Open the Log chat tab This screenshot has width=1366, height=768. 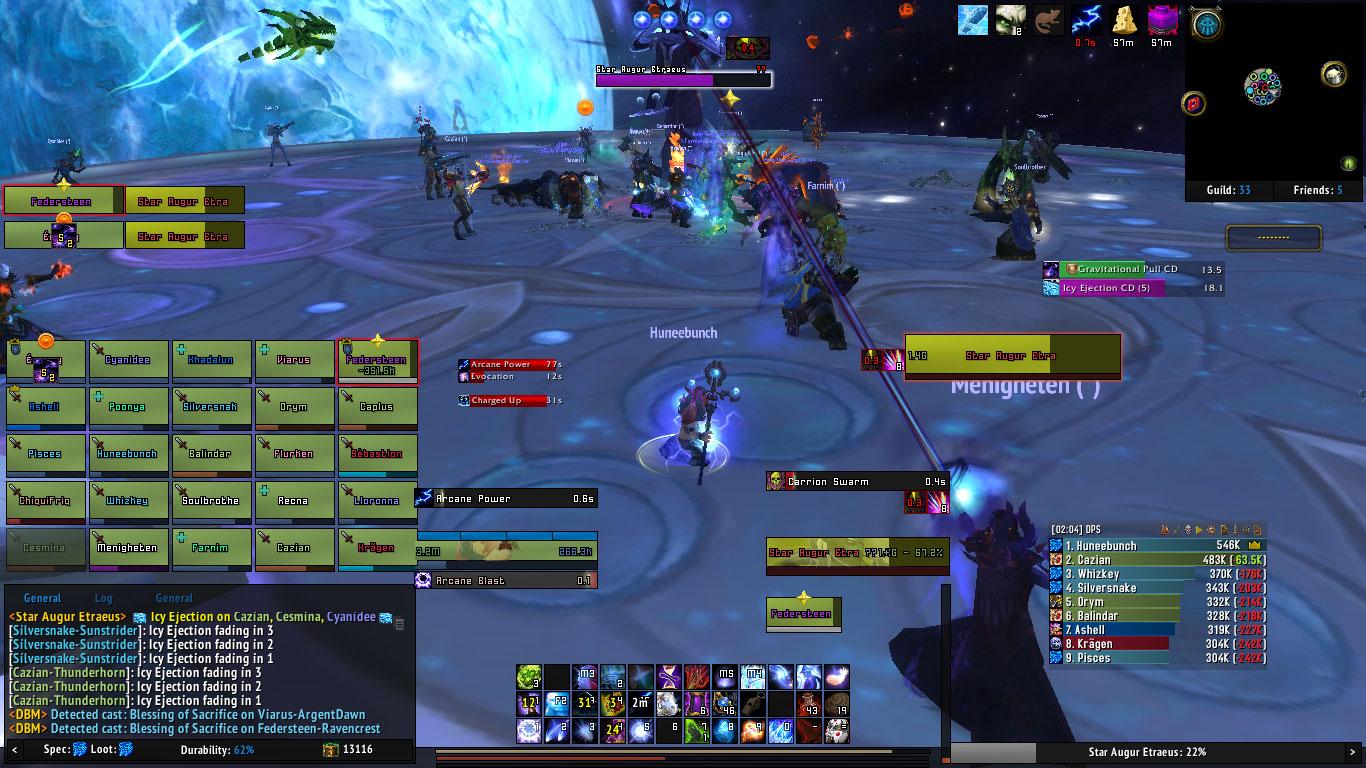[103, 598]
